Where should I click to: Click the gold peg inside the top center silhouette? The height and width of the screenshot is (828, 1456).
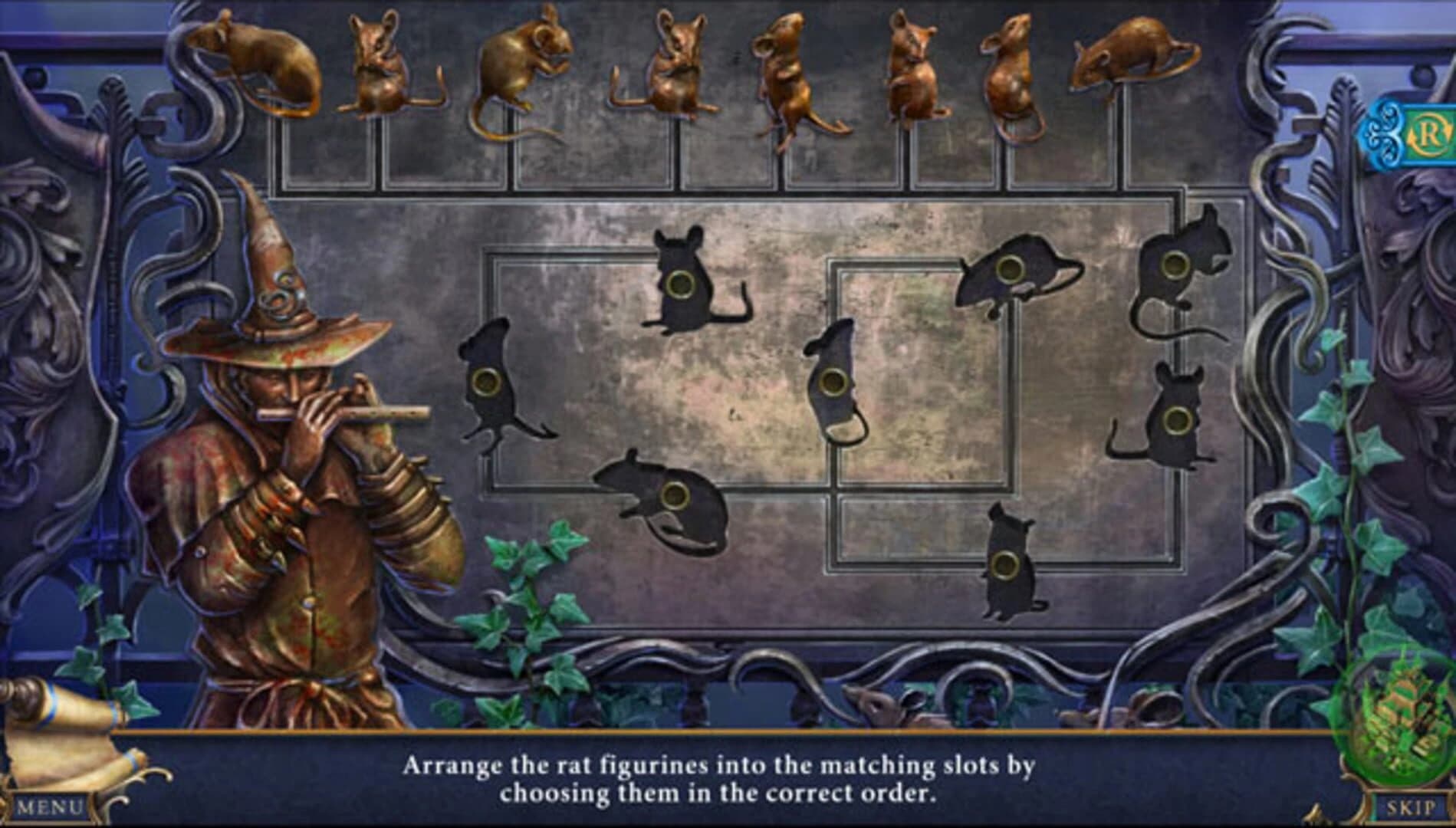(681, 285)
